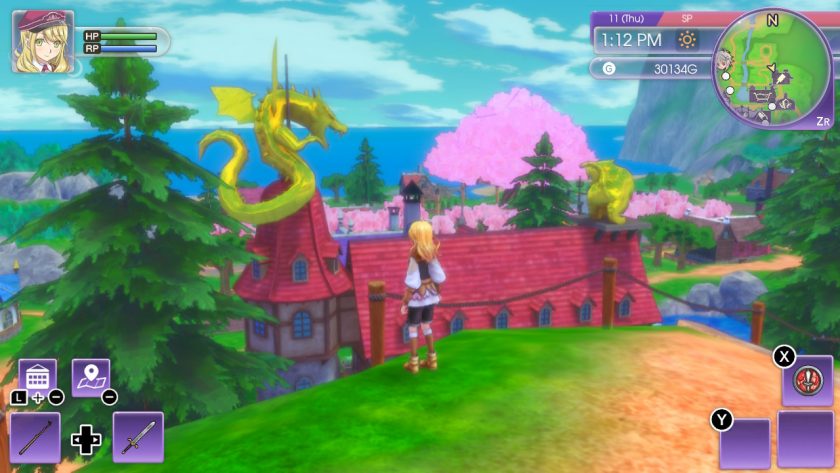This screenshot has height=473, width=840.
Task: Click the circular town minimap
Action: coord(771,68)
